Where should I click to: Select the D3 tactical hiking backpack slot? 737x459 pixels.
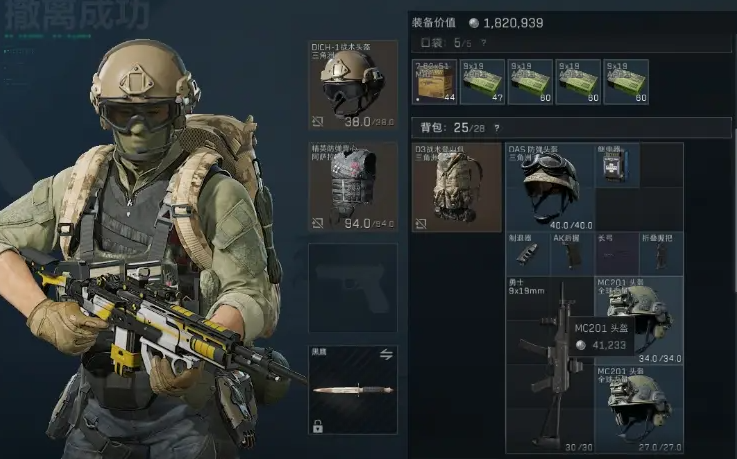pos(456,187)
